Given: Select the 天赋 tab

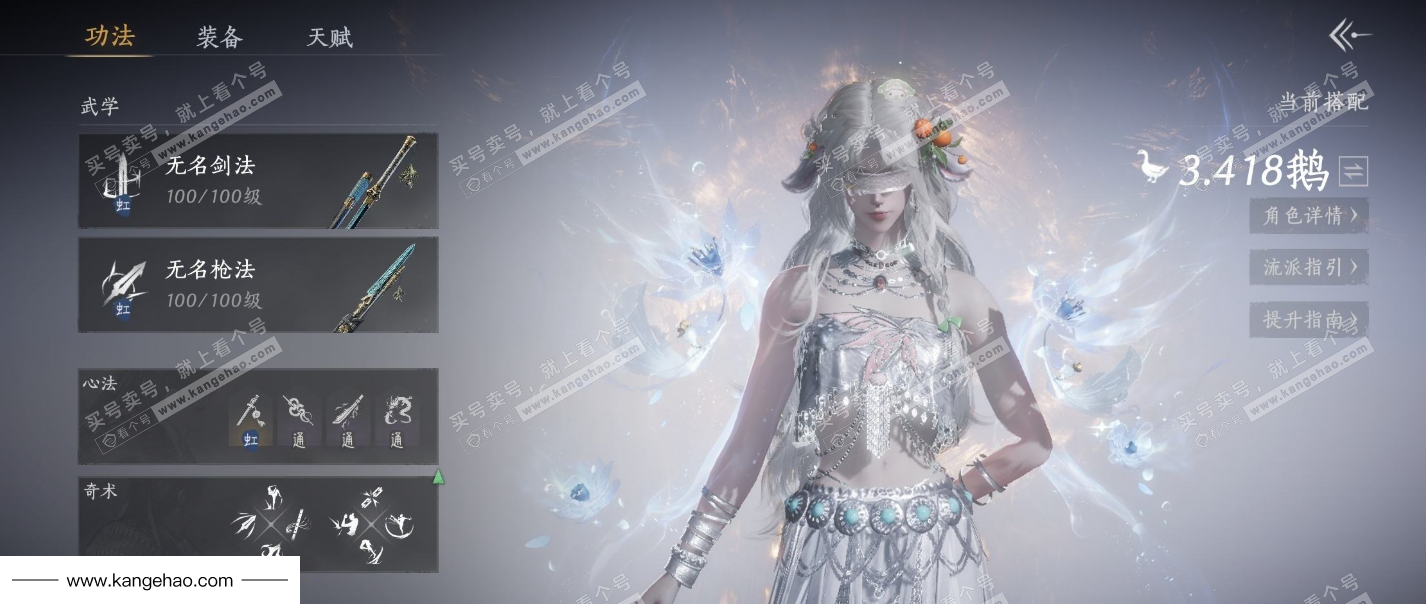Looking at the screenshot, I should click(329, 38).
